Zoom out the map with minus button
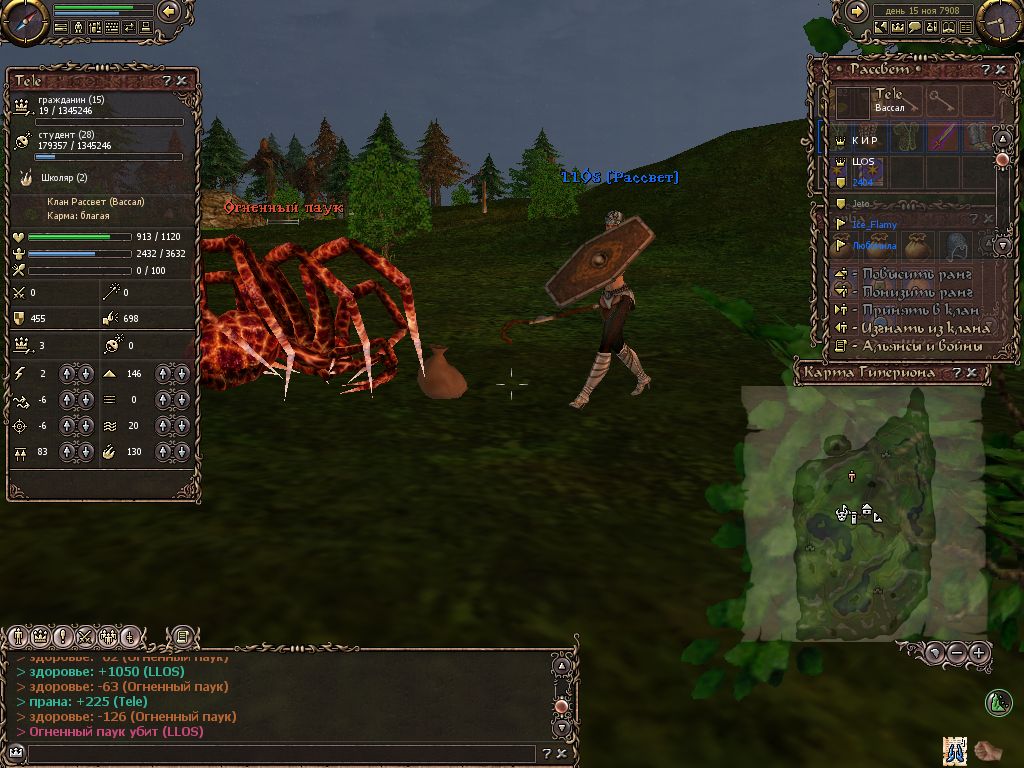This screenshot has height=768, width=1024. (x=957, y=653)
